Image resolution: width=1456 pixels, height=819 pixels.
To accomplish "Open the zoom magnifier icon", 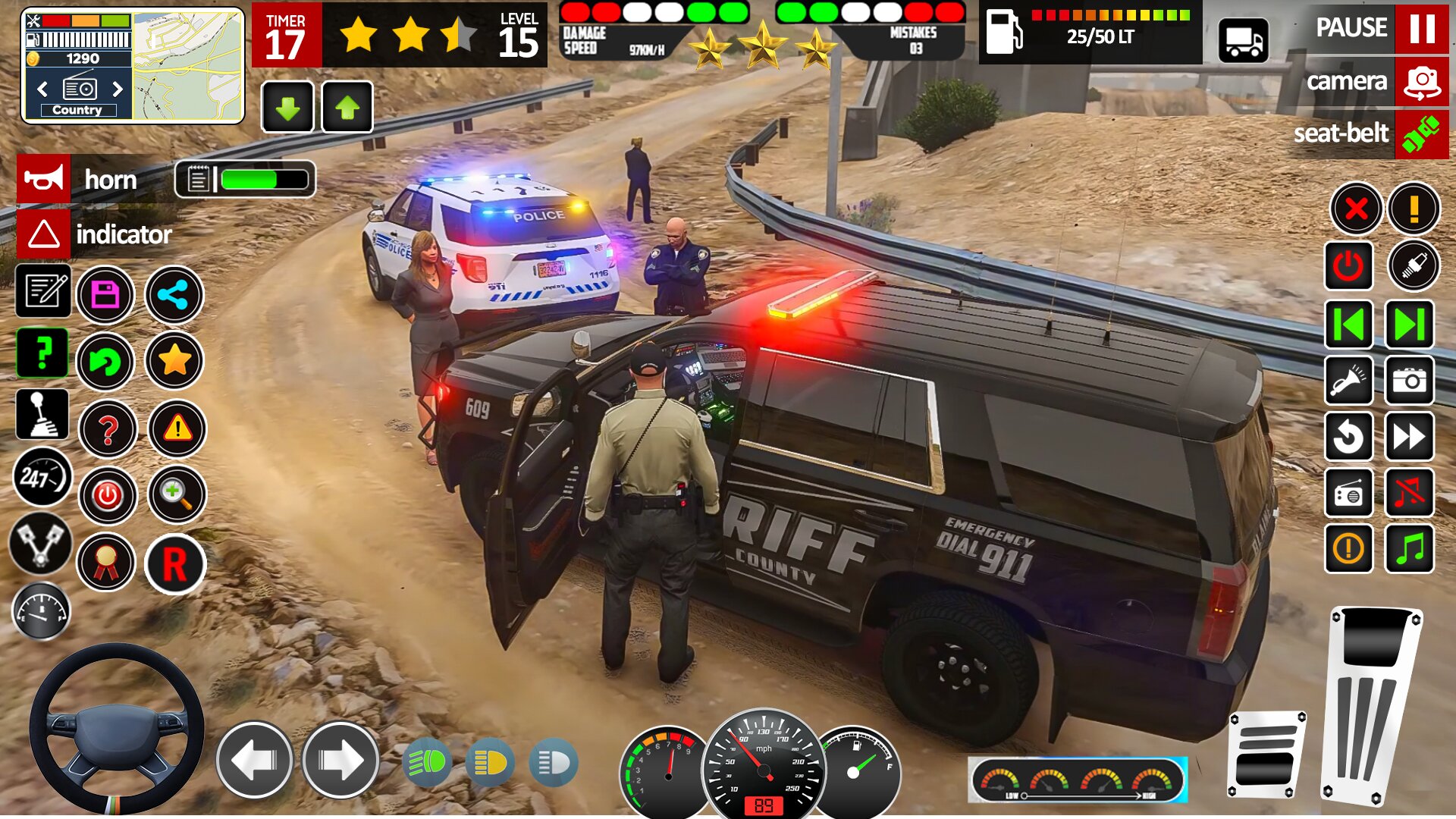I will point(176,494).
